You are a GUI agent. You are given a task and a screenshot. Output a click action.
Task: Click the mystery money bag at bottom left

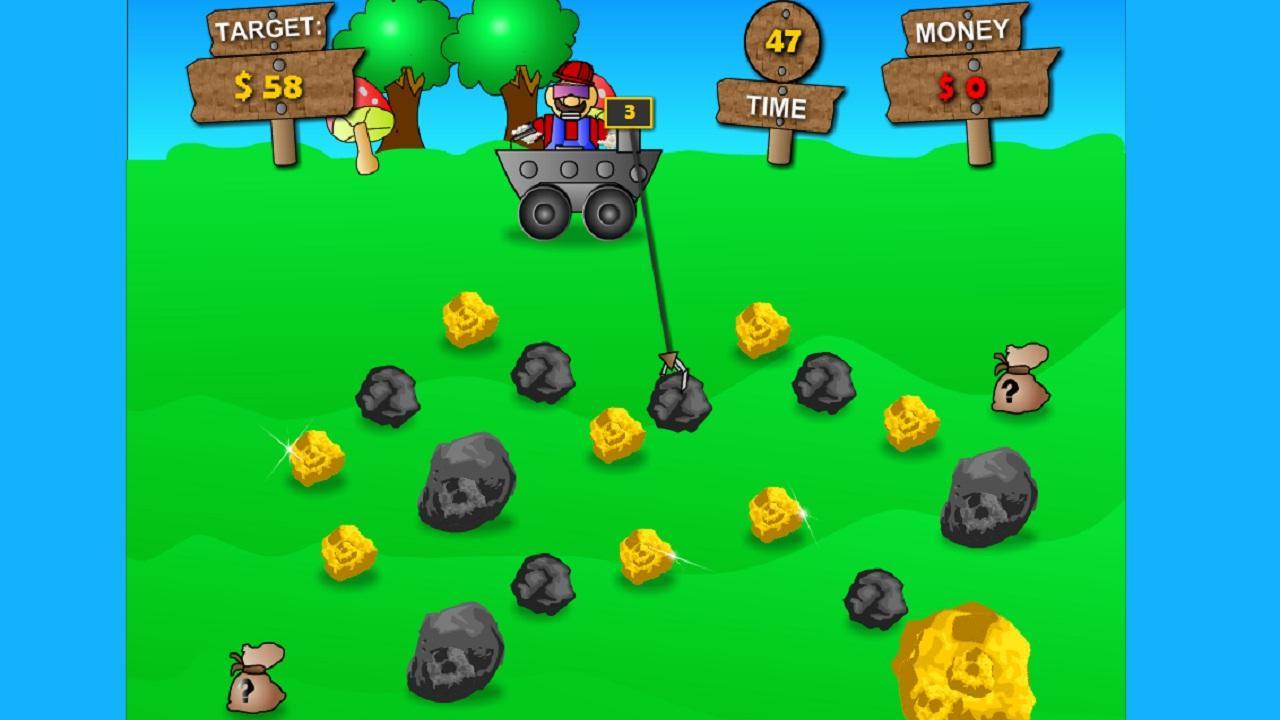click(x=255, y=690)
